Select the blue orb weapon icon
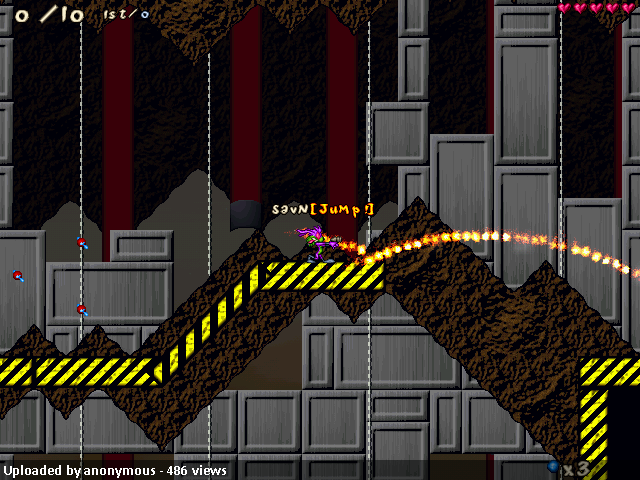The height and width of the screenshot is (480, 640). click(x=553, y=466)
